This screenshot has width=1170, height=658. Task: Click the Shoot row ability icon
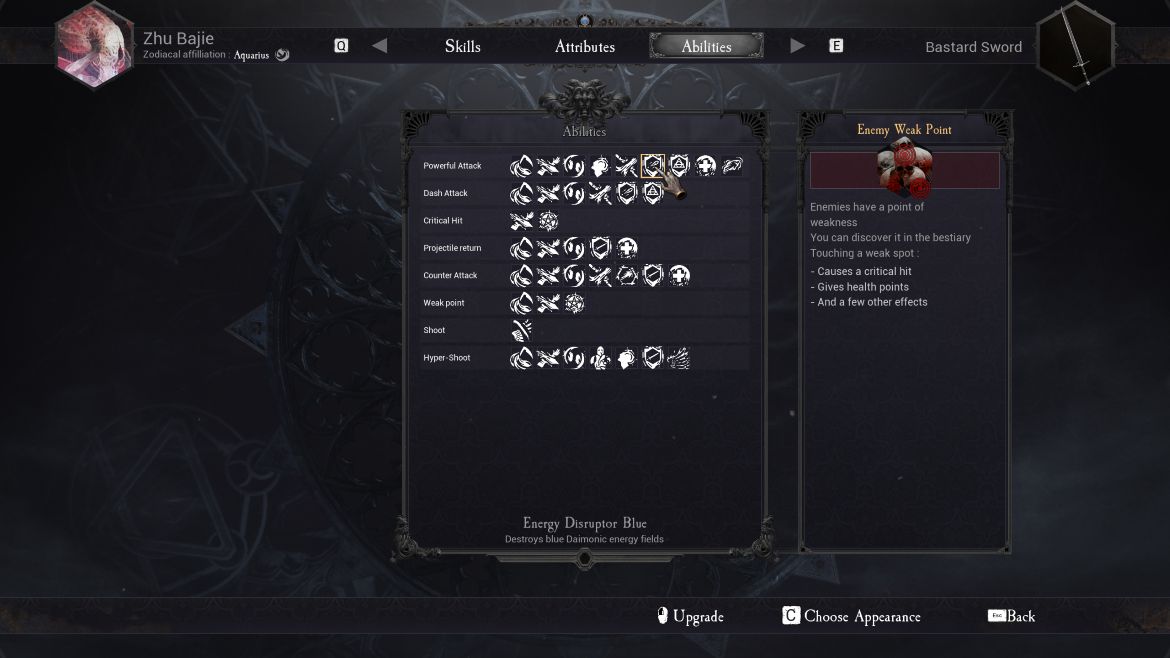521,330
